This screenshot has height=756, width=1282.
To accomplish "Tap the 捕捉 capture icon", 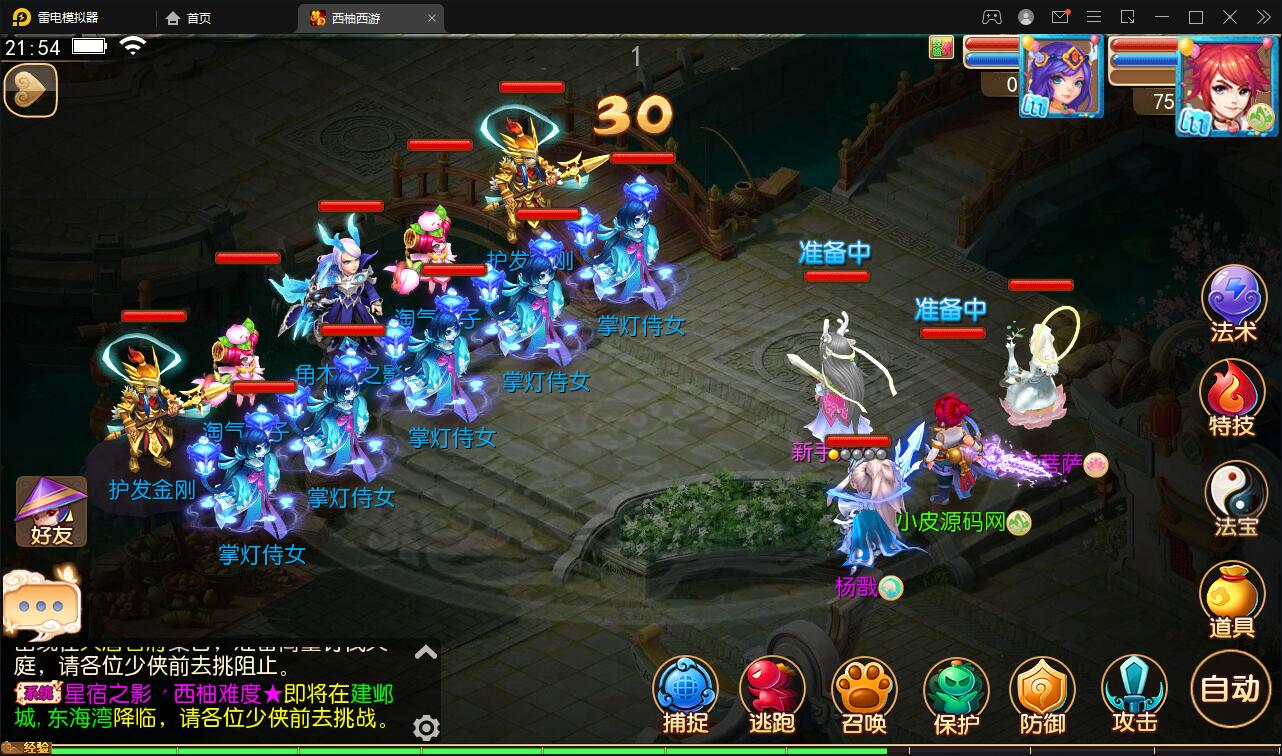I will click(x=685, y=690).
